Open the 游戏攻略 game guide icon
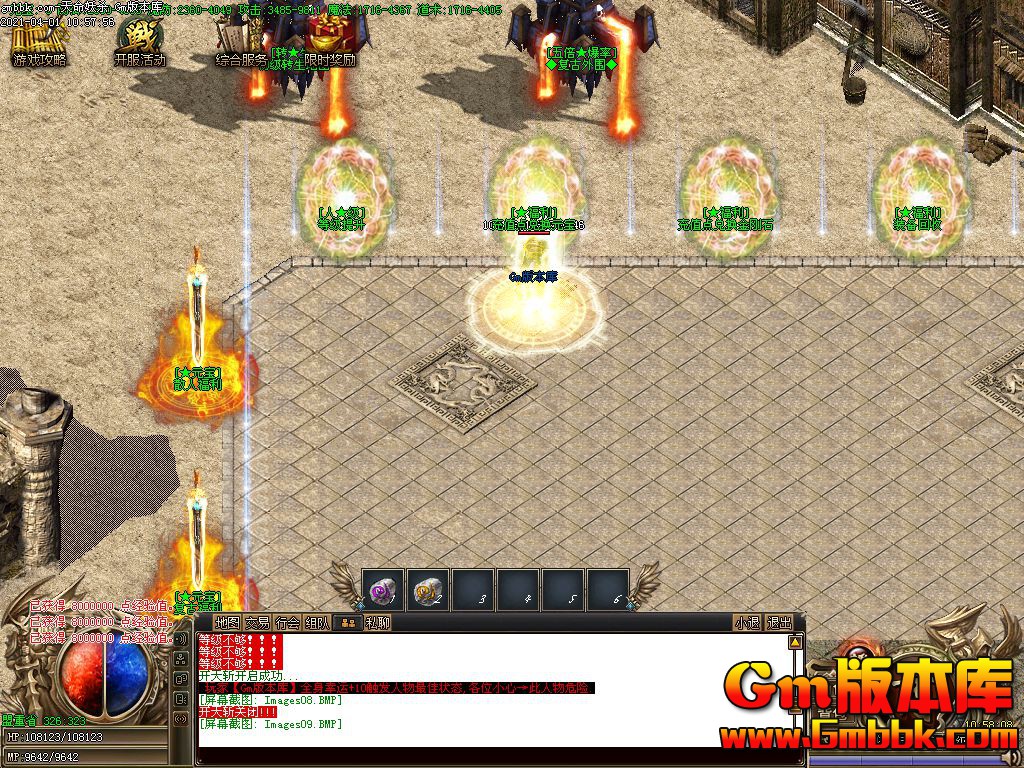1024x768 pixels. (39, 41)
